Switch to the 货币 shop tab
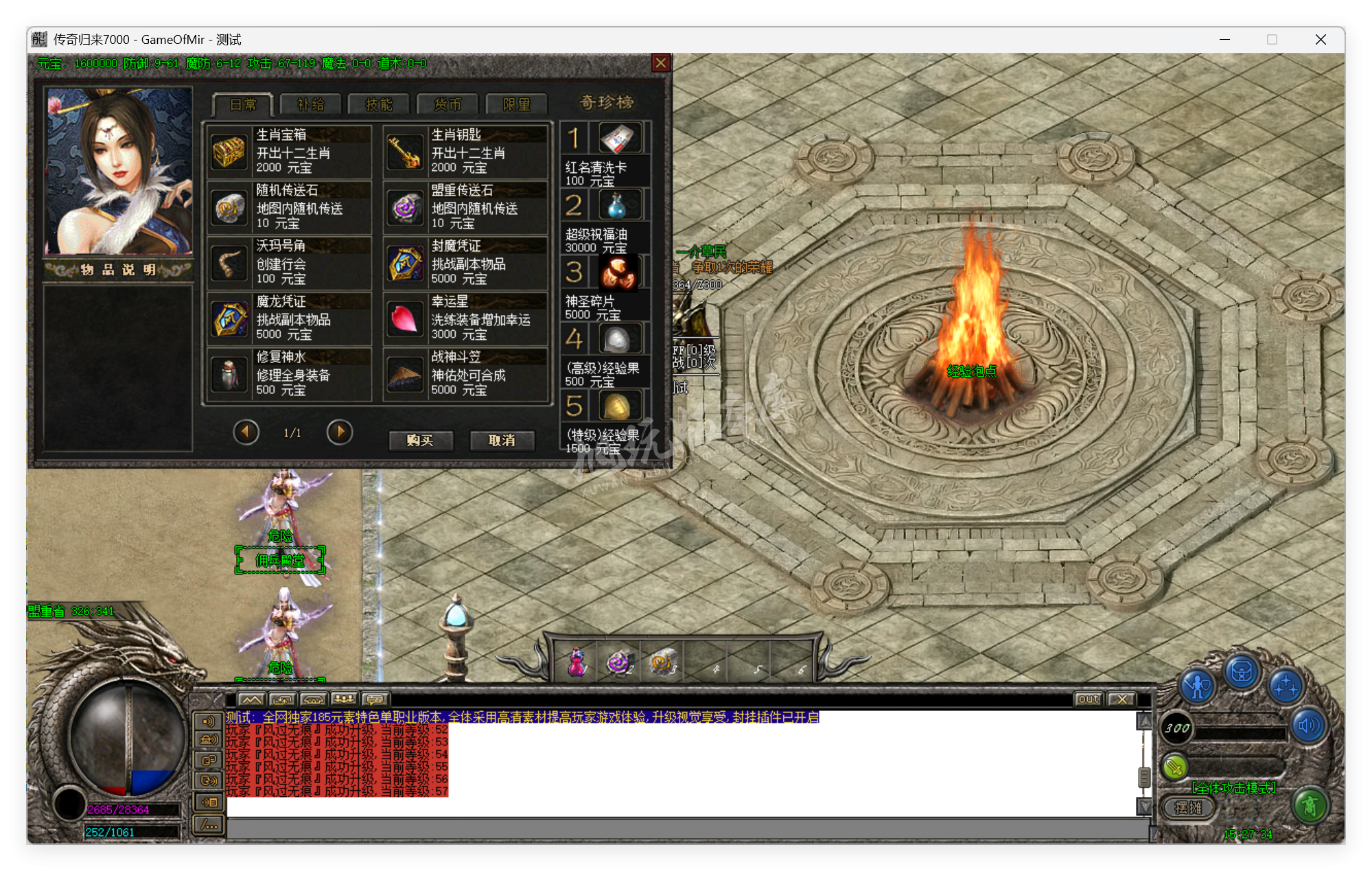Image resolution: width=1372 pixels, height=871 pixels. point(447,104)
